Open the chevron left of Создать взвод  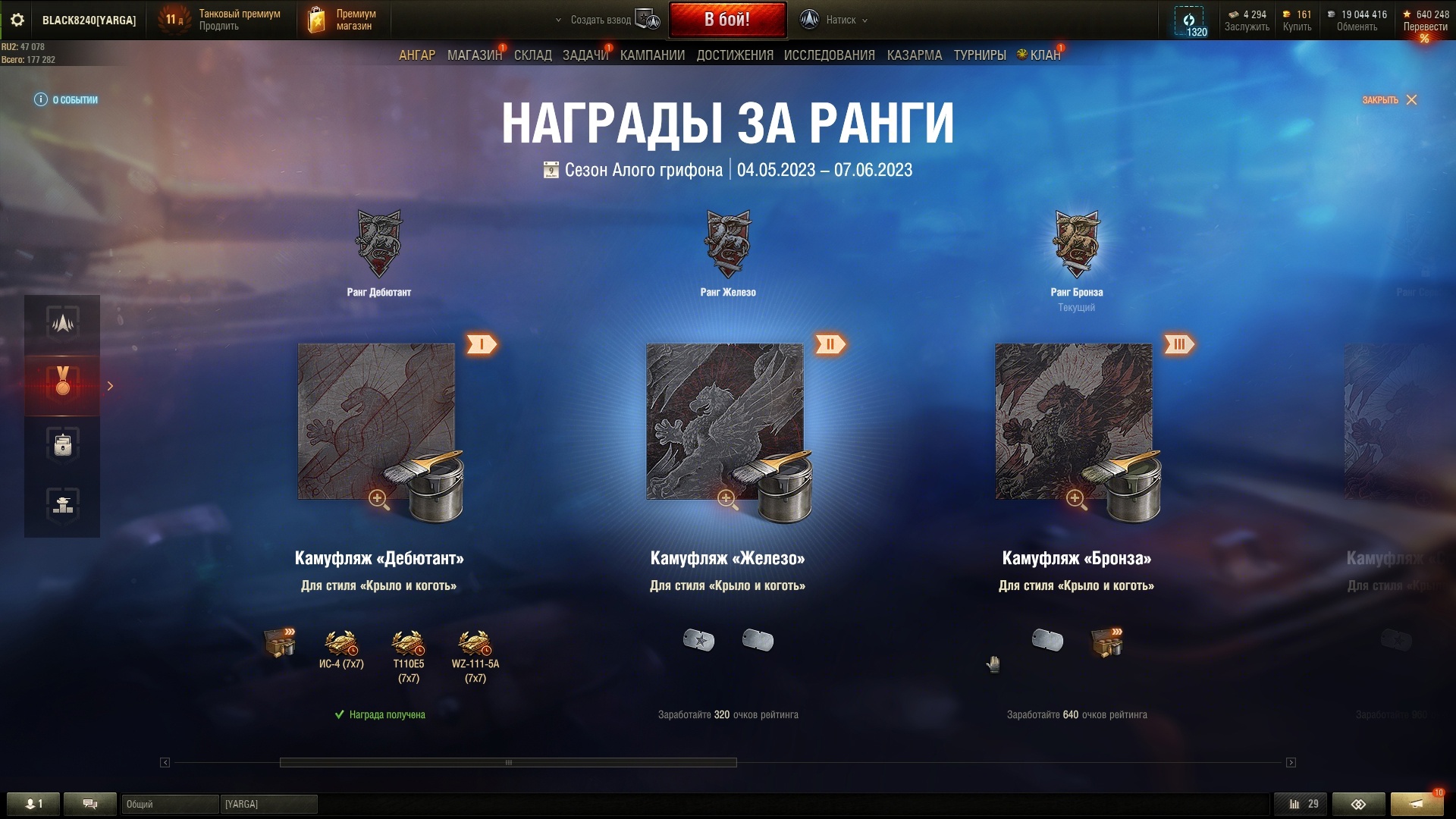(557, 20)
